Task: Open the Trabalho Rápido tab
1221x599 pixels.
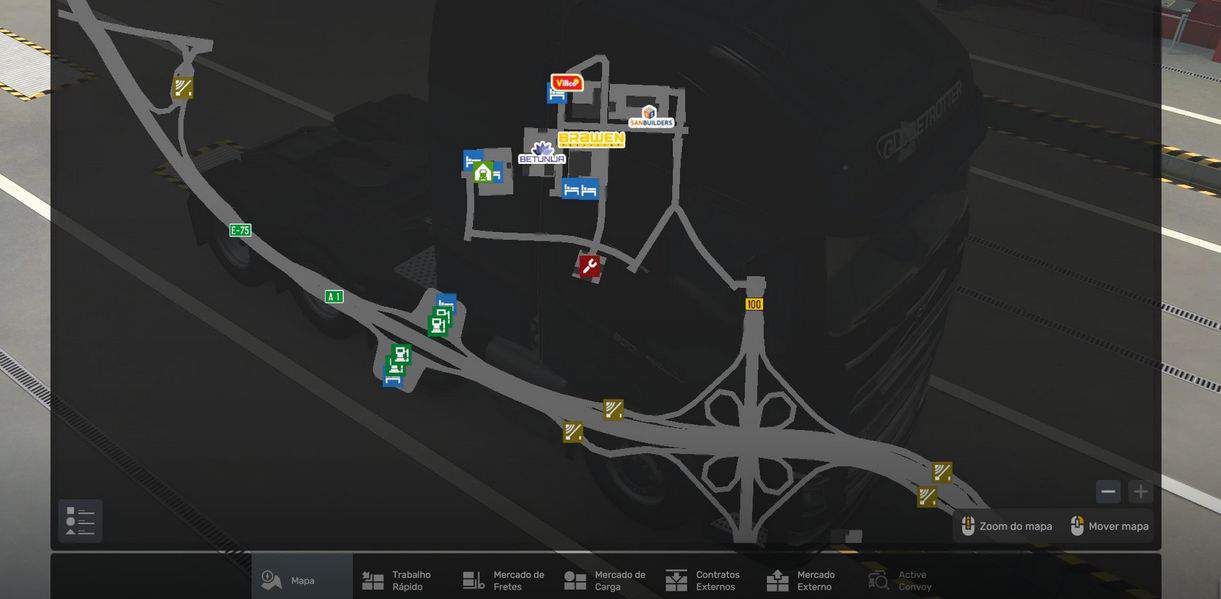Action: tap(398, 580)
